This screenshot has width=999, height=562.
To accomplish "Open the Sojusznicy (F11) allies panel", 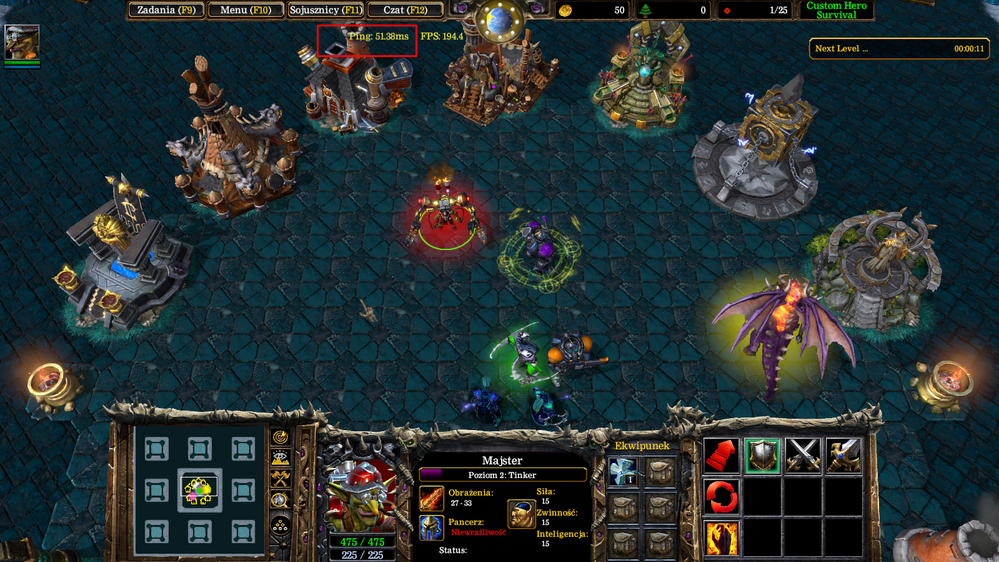I will (325, 10).
